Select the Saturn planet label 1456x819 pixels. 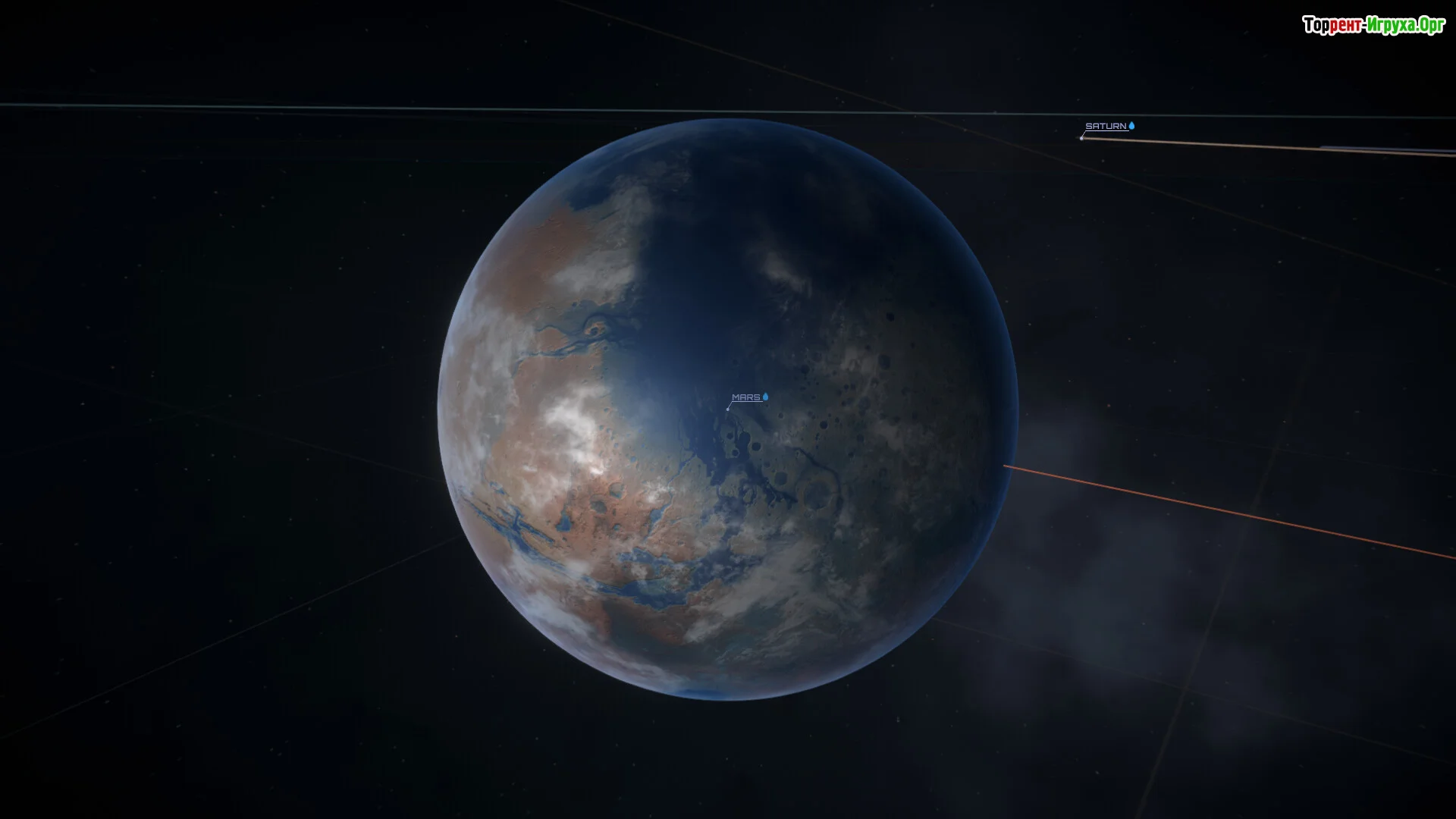click(1106, 127)
